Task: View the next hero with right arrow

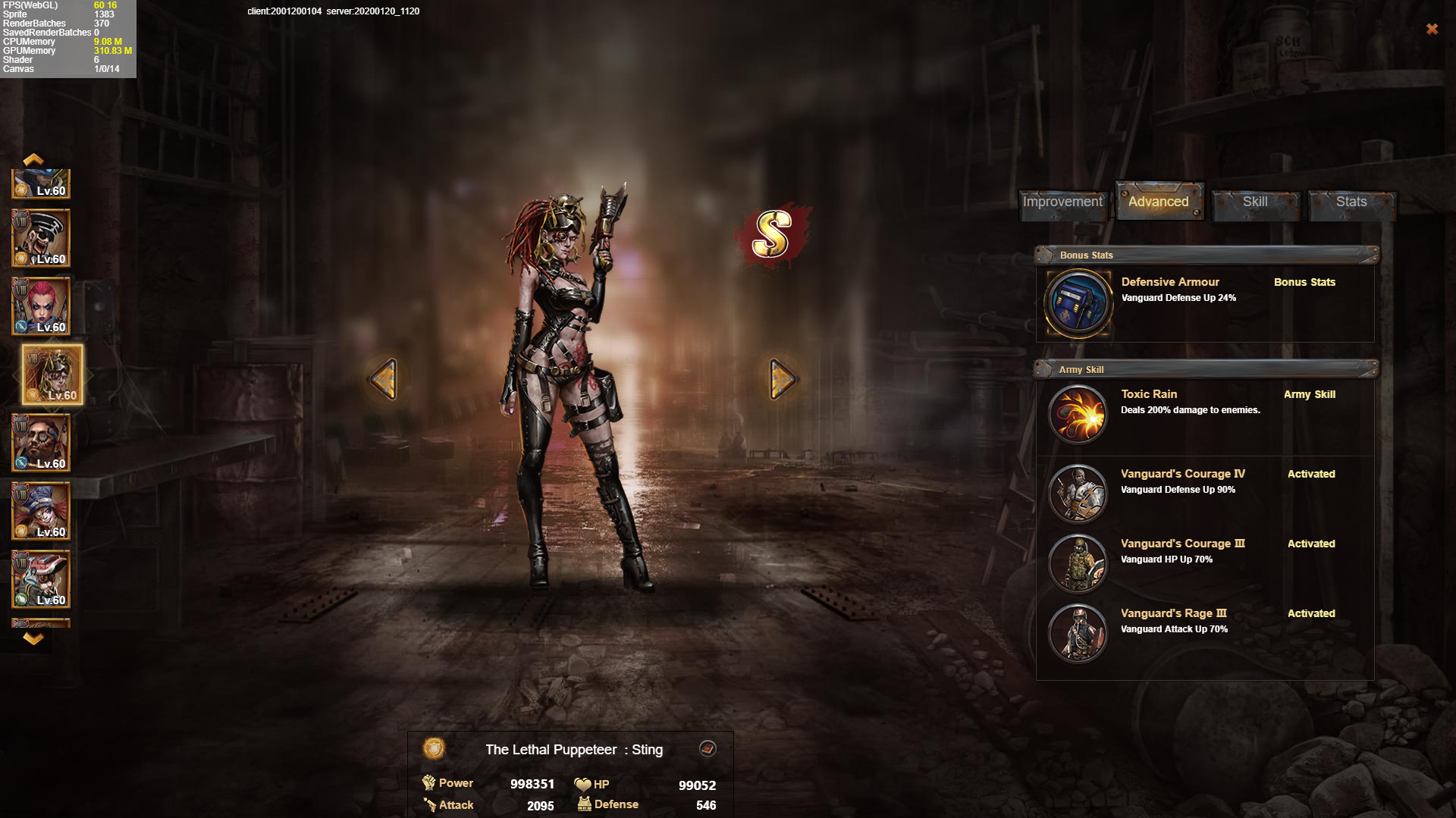Action: tap(782, 378)
